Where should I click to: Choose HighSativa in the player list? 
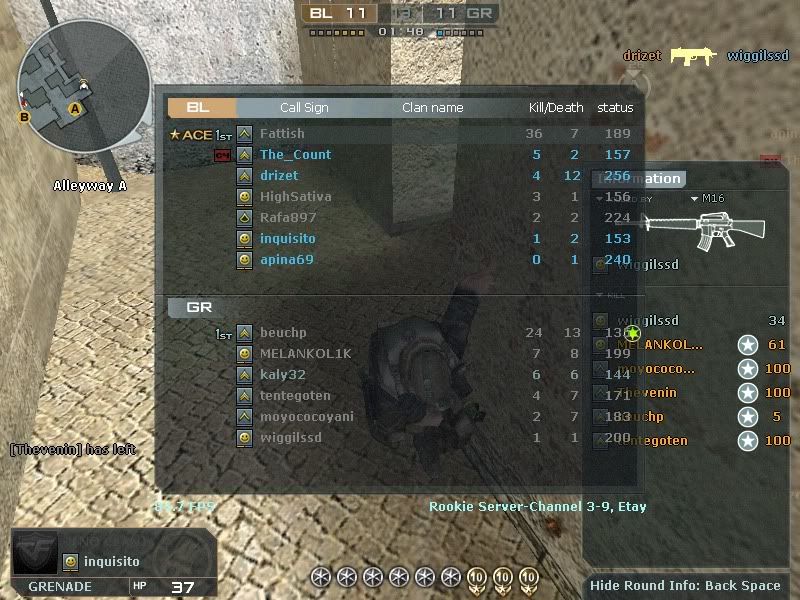[295, 197]
